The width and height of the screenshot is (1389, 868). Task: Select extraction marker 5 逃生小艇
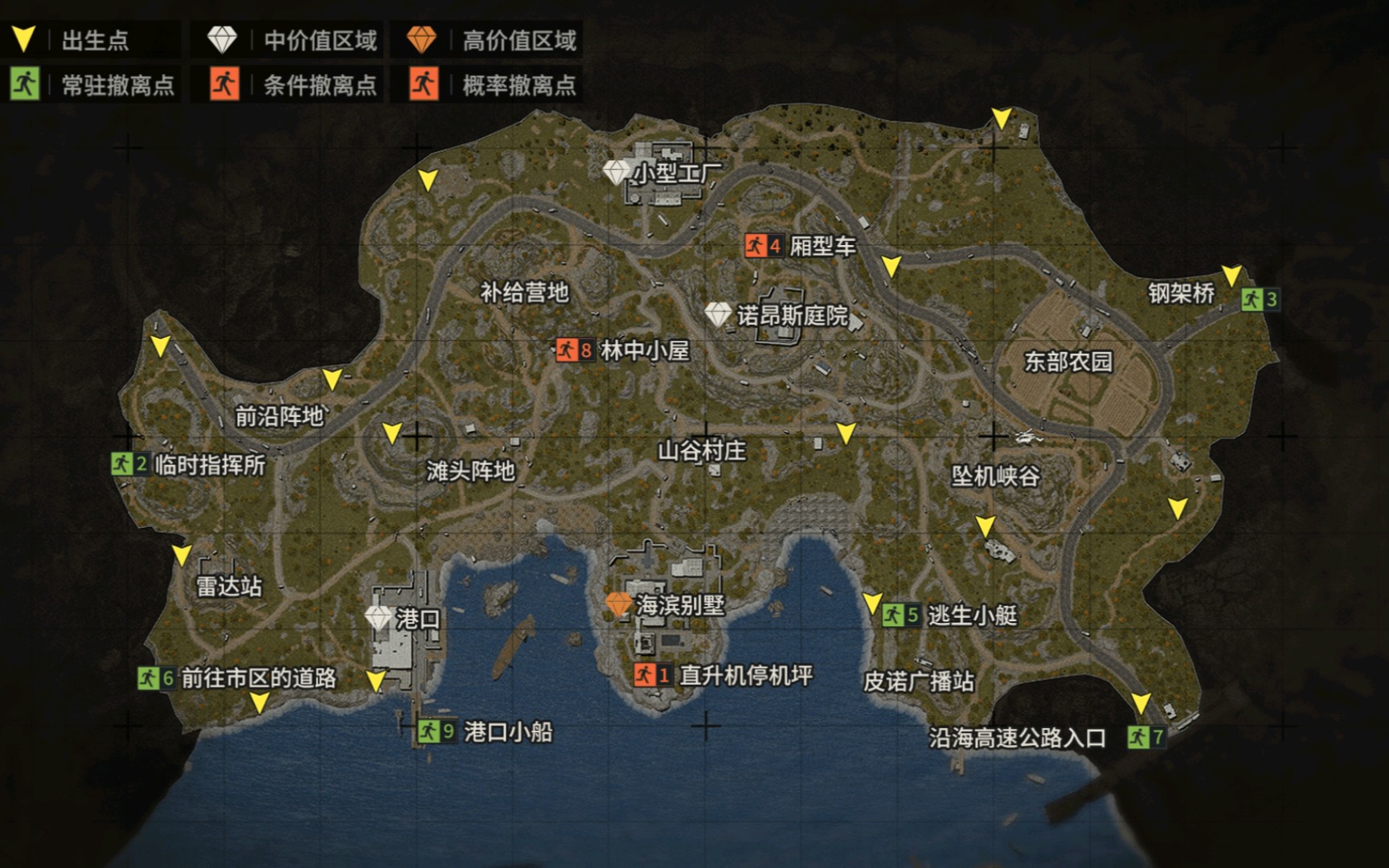(901, 616)
